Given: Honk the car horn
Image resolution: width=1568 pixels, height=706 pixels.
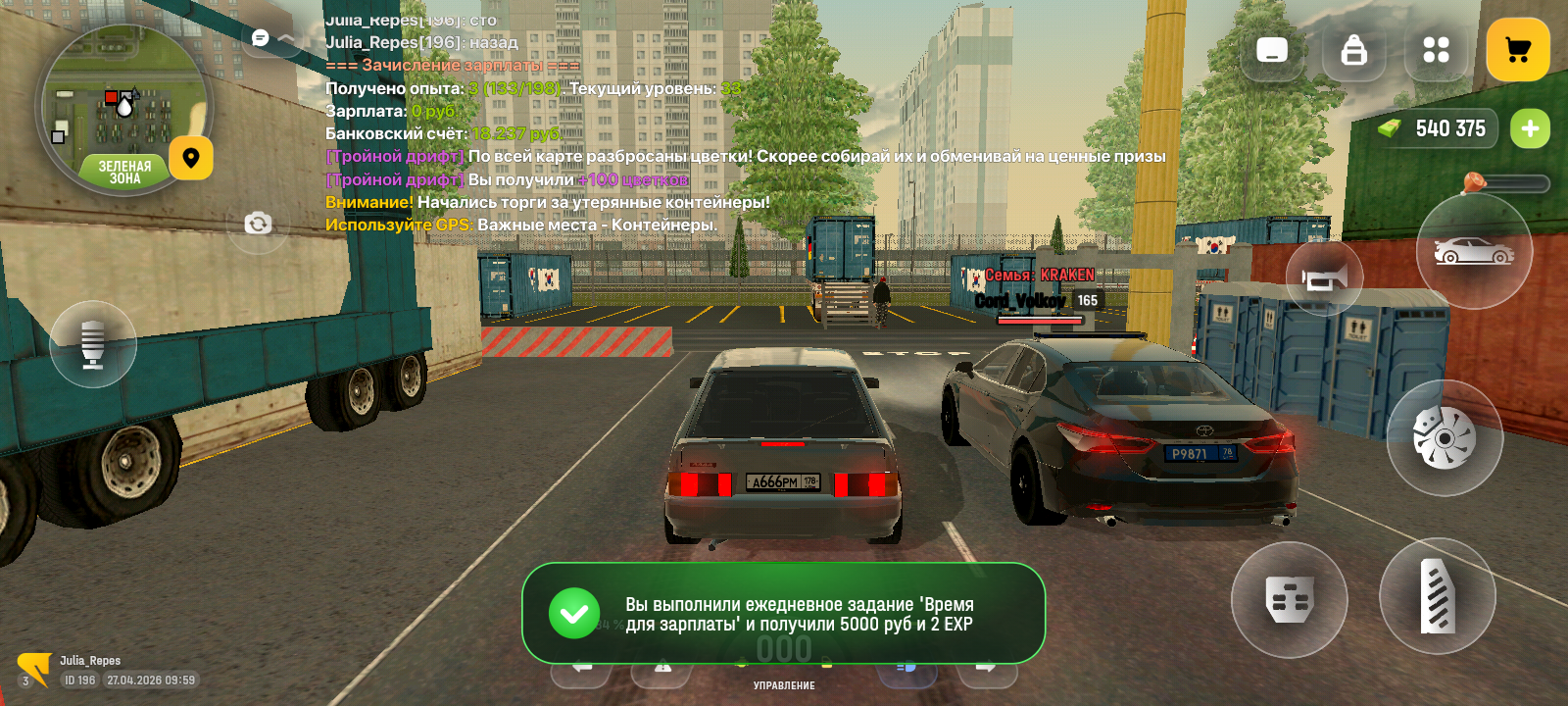Looking at the screenshot, I should (1324, 279).
